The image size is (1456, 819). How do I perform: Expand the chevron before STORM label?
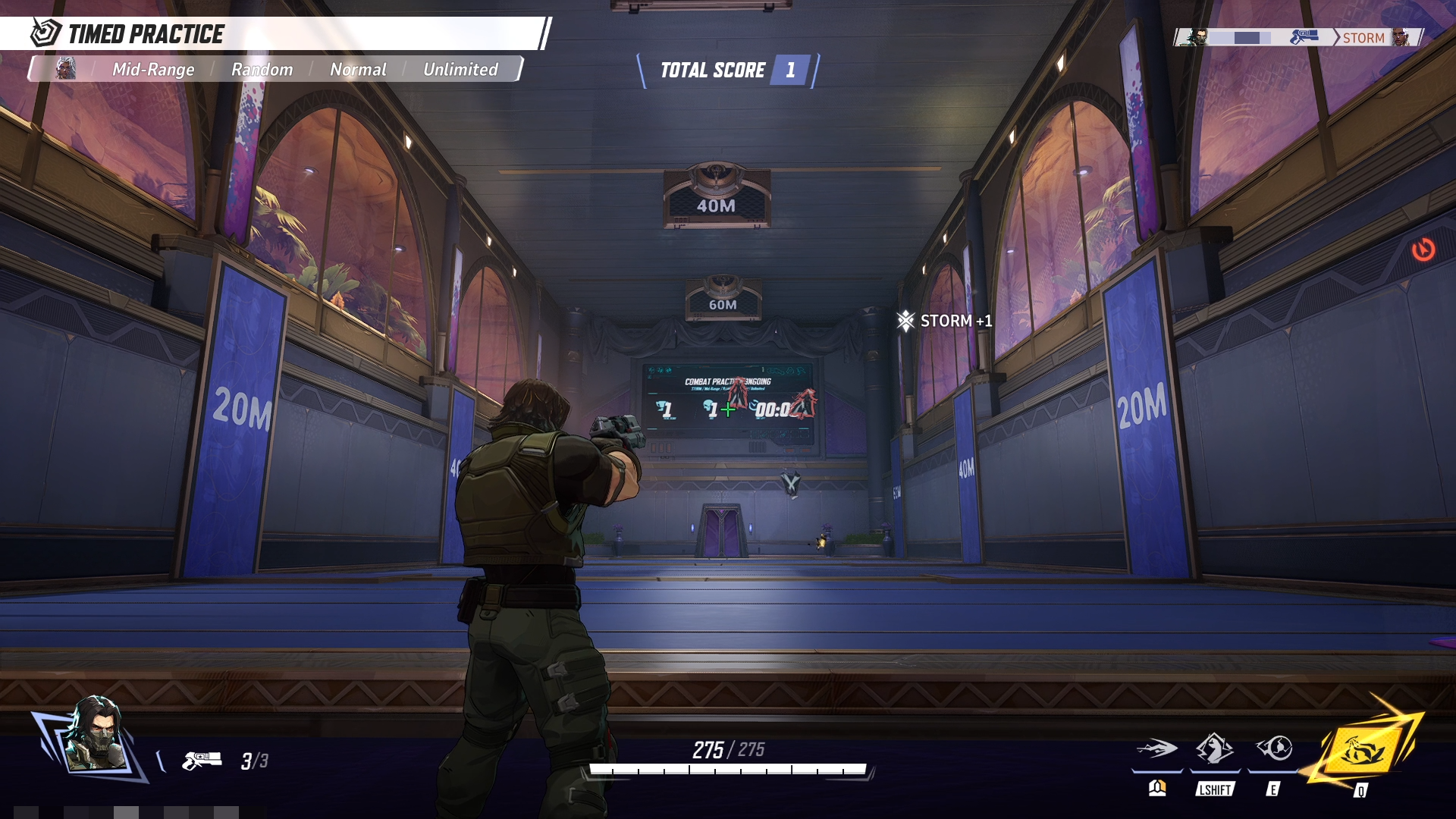(x=1336, y=36)
